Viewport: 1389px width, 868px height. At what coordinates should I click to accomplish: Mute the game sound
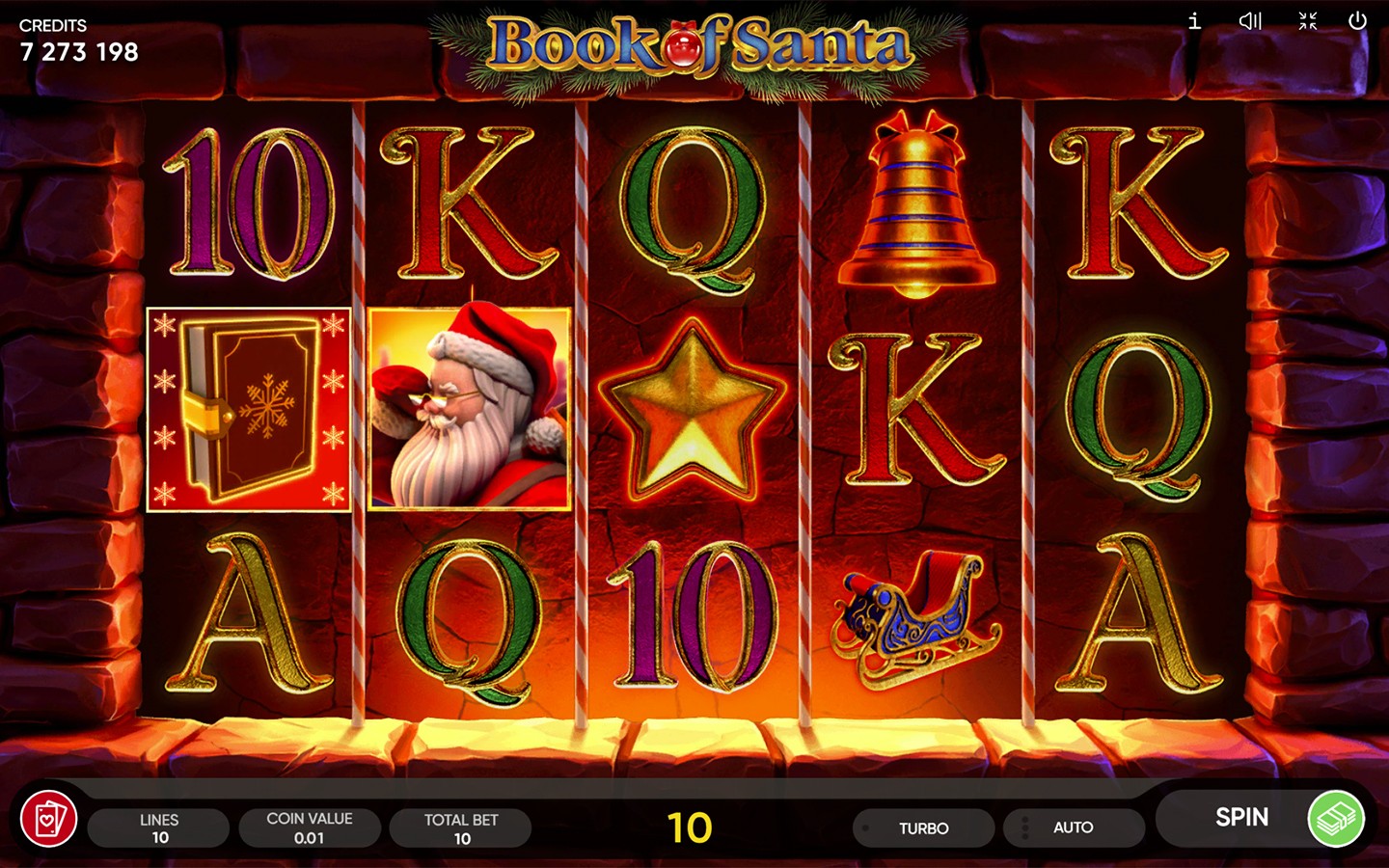(x=1250, y=21)
